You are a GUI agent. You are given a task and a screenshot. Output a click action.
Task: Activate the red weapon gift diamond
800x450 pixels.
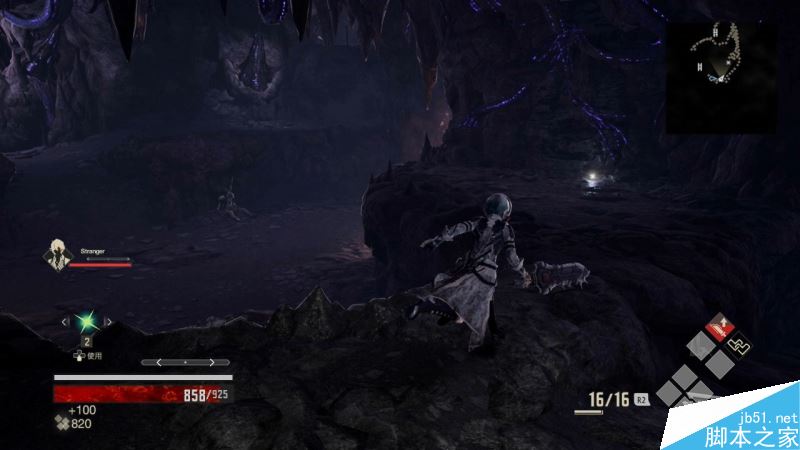coord(718,326)
